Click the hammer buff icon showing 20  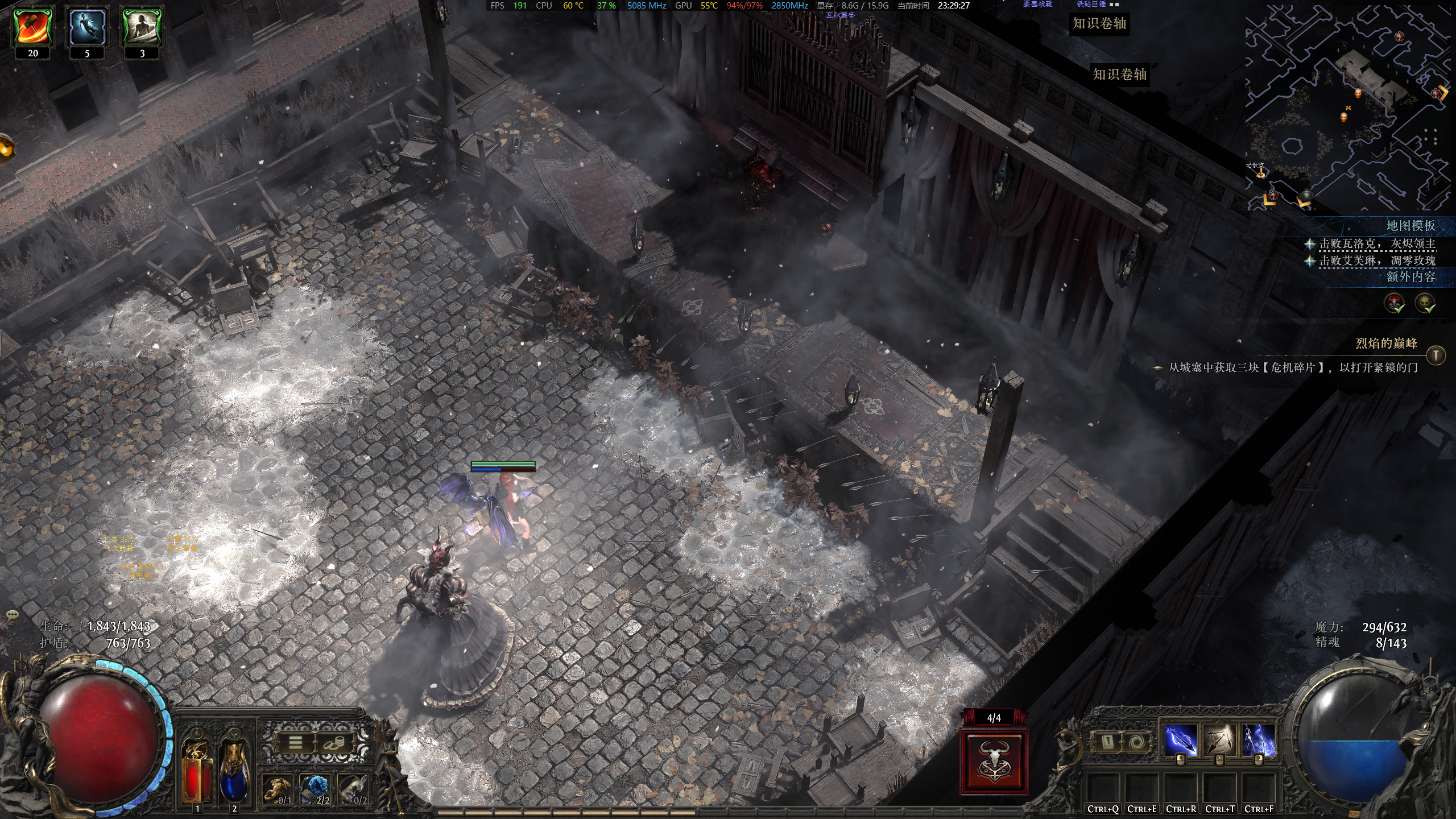tap(33, 27)
